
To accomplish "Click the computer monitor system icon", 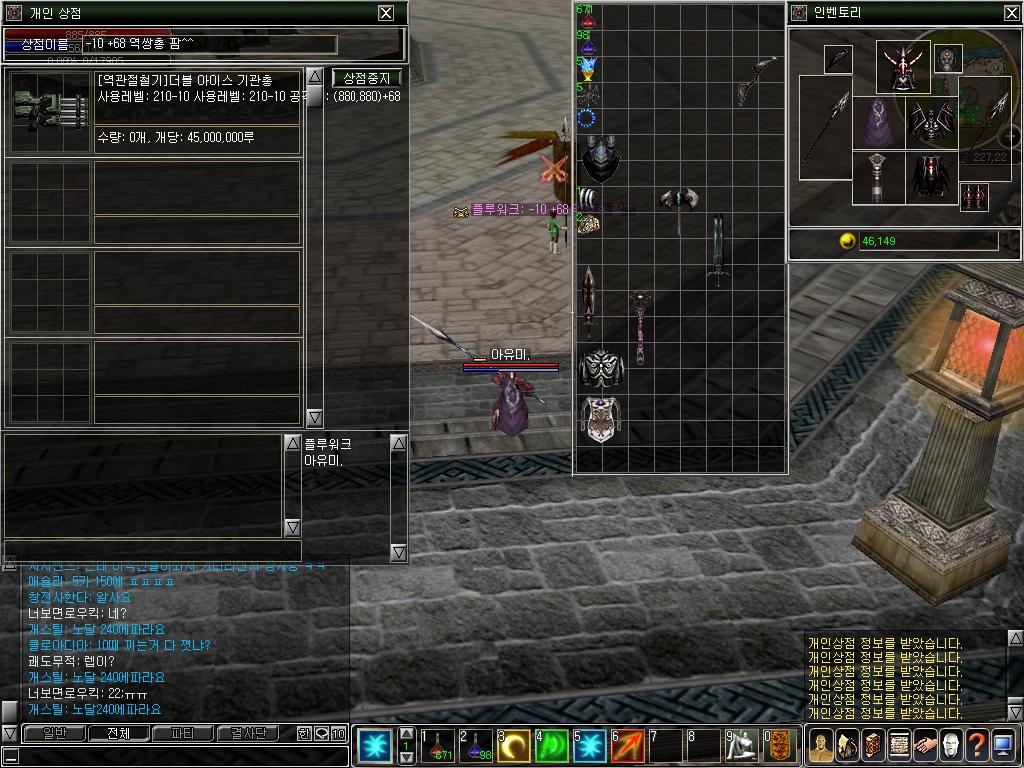I will pos(1003,746).
